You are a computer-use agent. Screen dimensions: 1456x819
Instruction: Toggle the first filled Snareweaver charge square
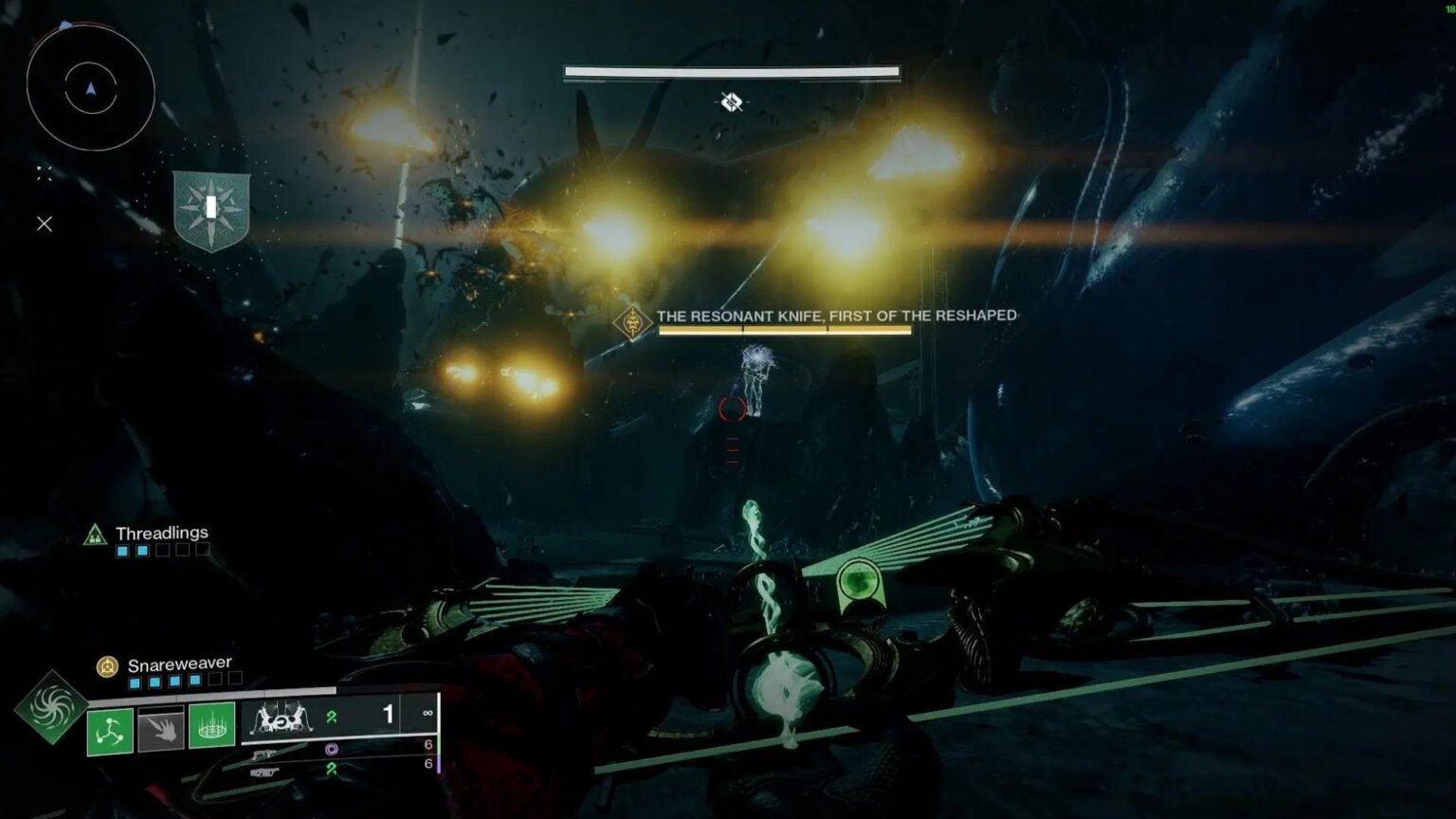134,681
